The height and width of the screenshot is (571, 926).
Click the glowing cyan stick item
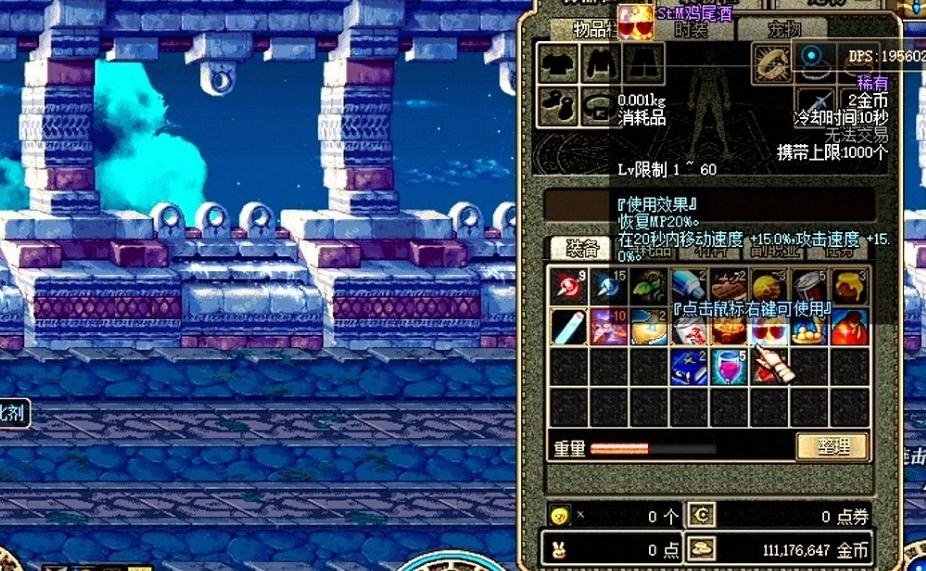[x=569, y=326]
